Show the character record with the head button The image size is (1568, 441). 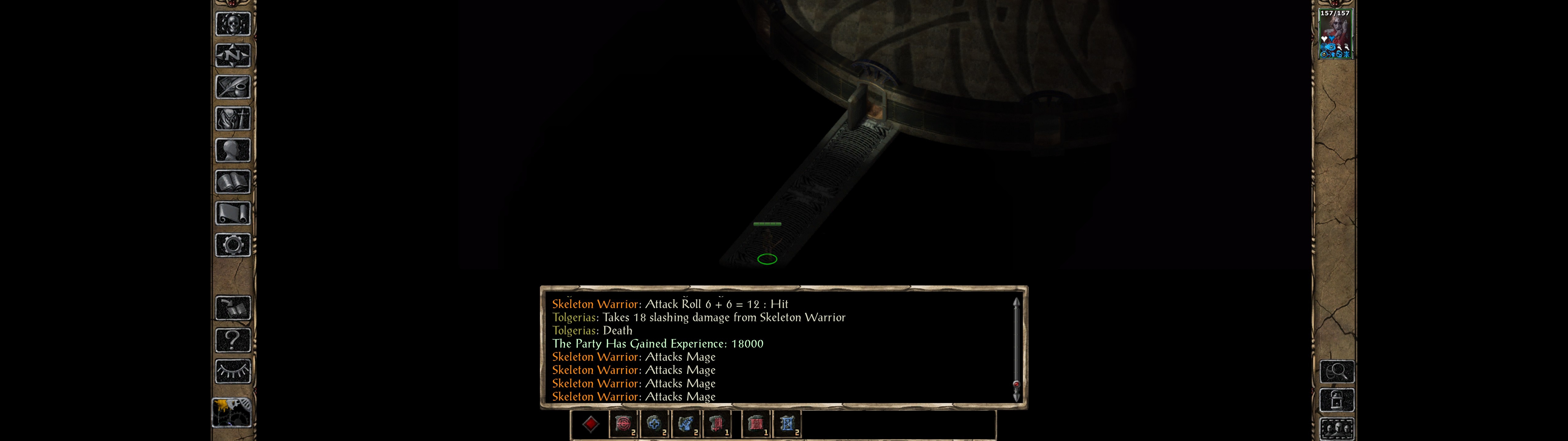pyautogui.click(x=232, y=150)
